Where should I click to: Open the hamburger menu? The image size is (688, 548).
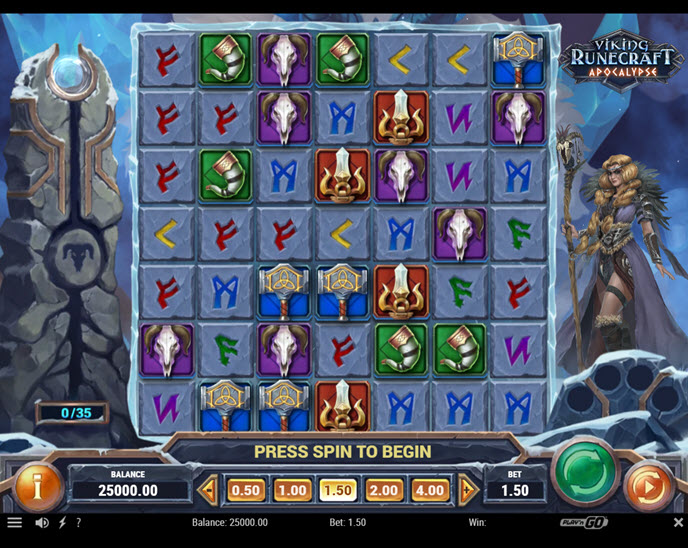point(14,522)
